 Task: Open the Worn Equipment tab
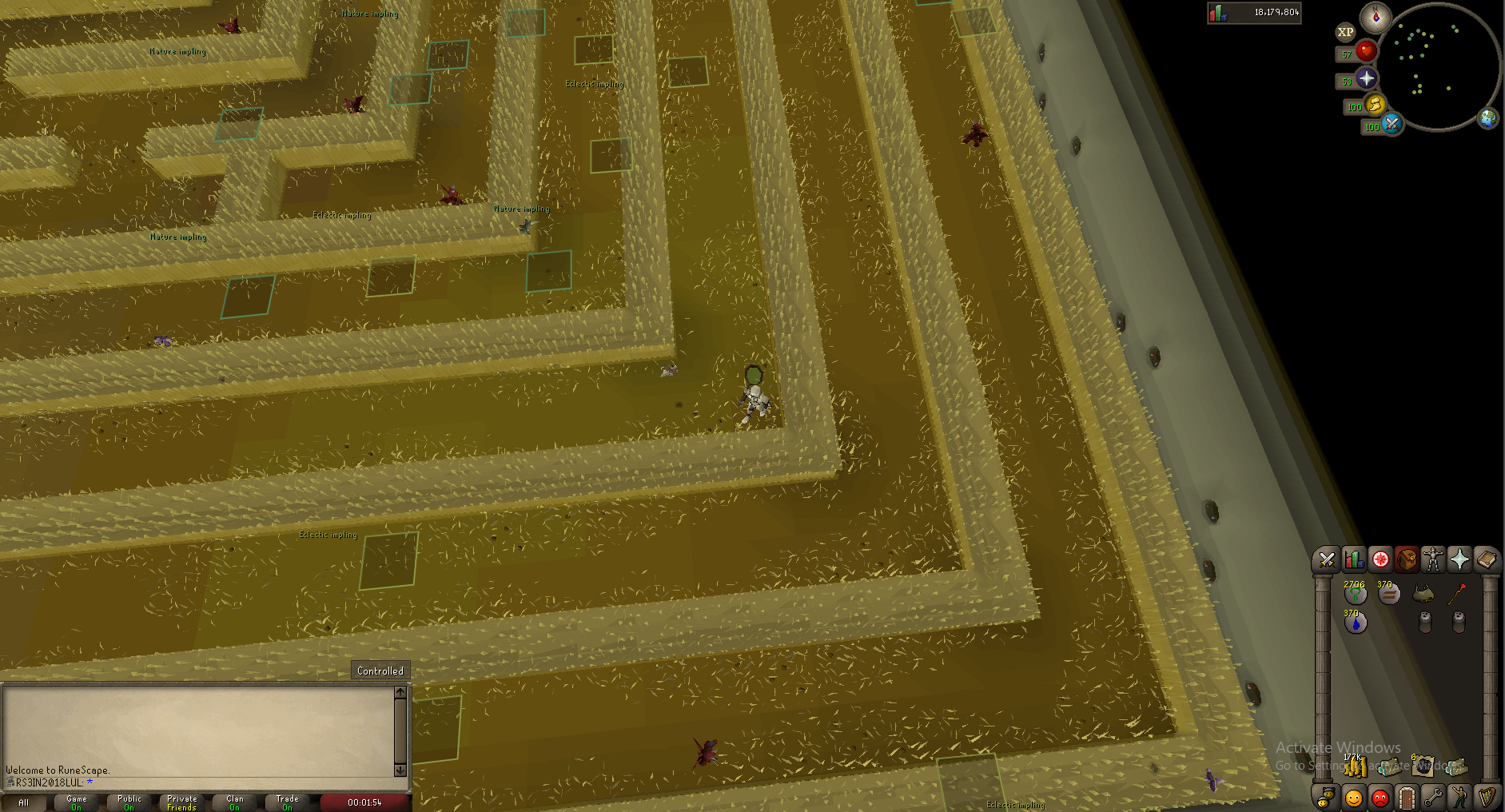click(x=1432, y=559)
